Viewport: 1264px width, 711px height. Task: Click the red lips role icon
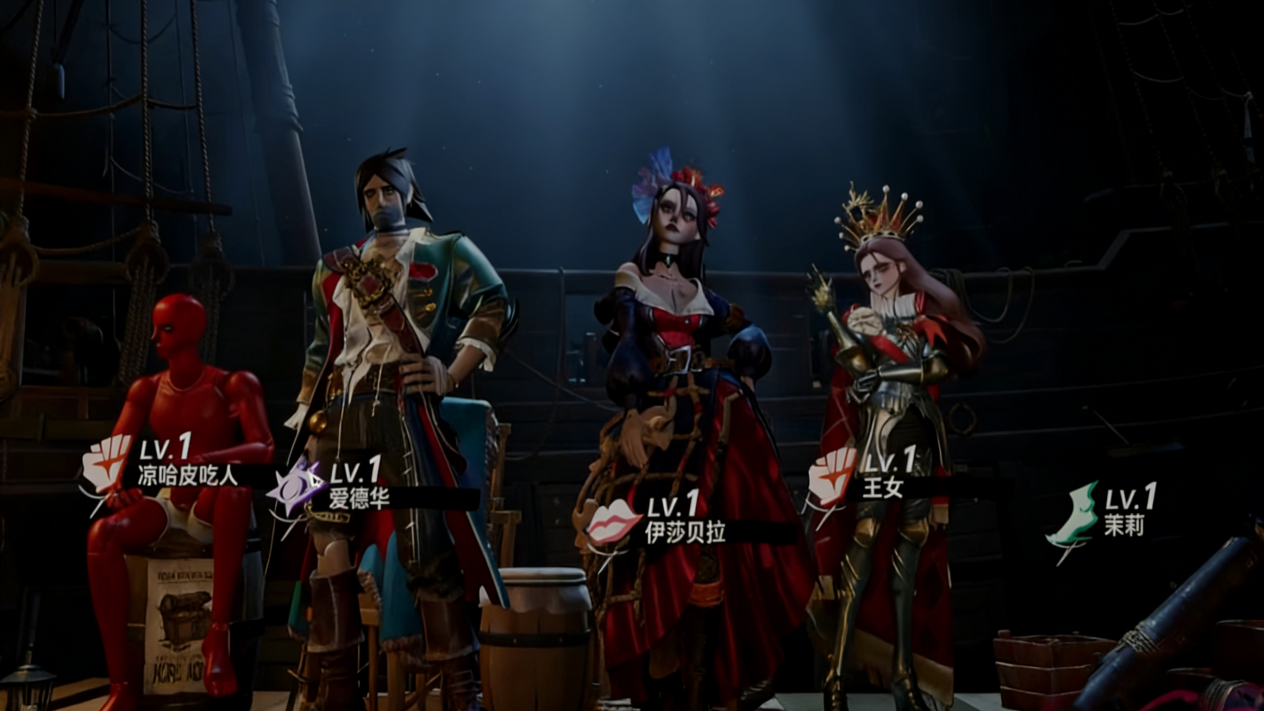pos(612,524)
